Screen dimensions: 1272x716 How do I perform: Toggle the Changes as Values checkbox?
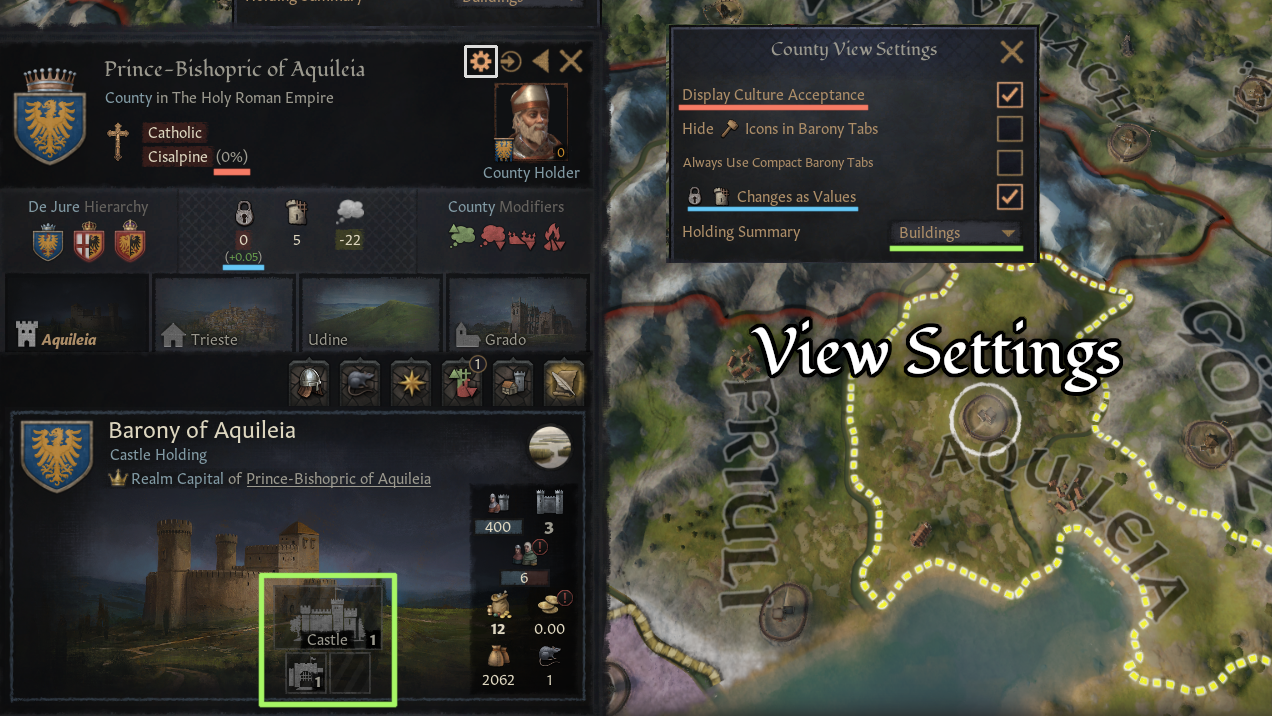point(1010,196)
